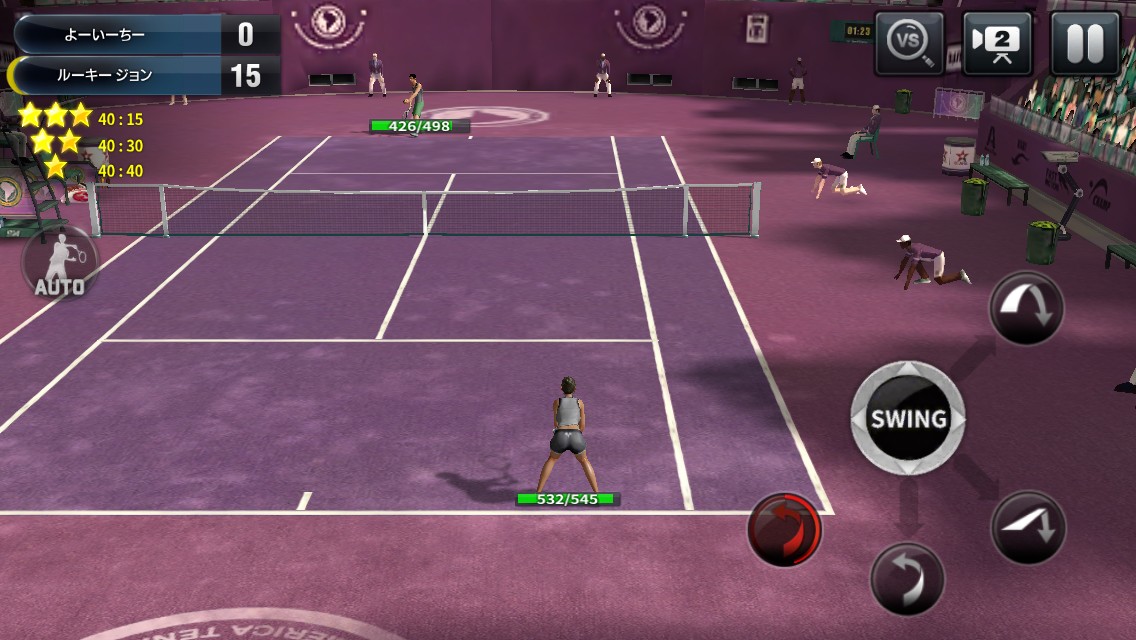
Task: Tap the SWING button
Action: tap(908, 418)
